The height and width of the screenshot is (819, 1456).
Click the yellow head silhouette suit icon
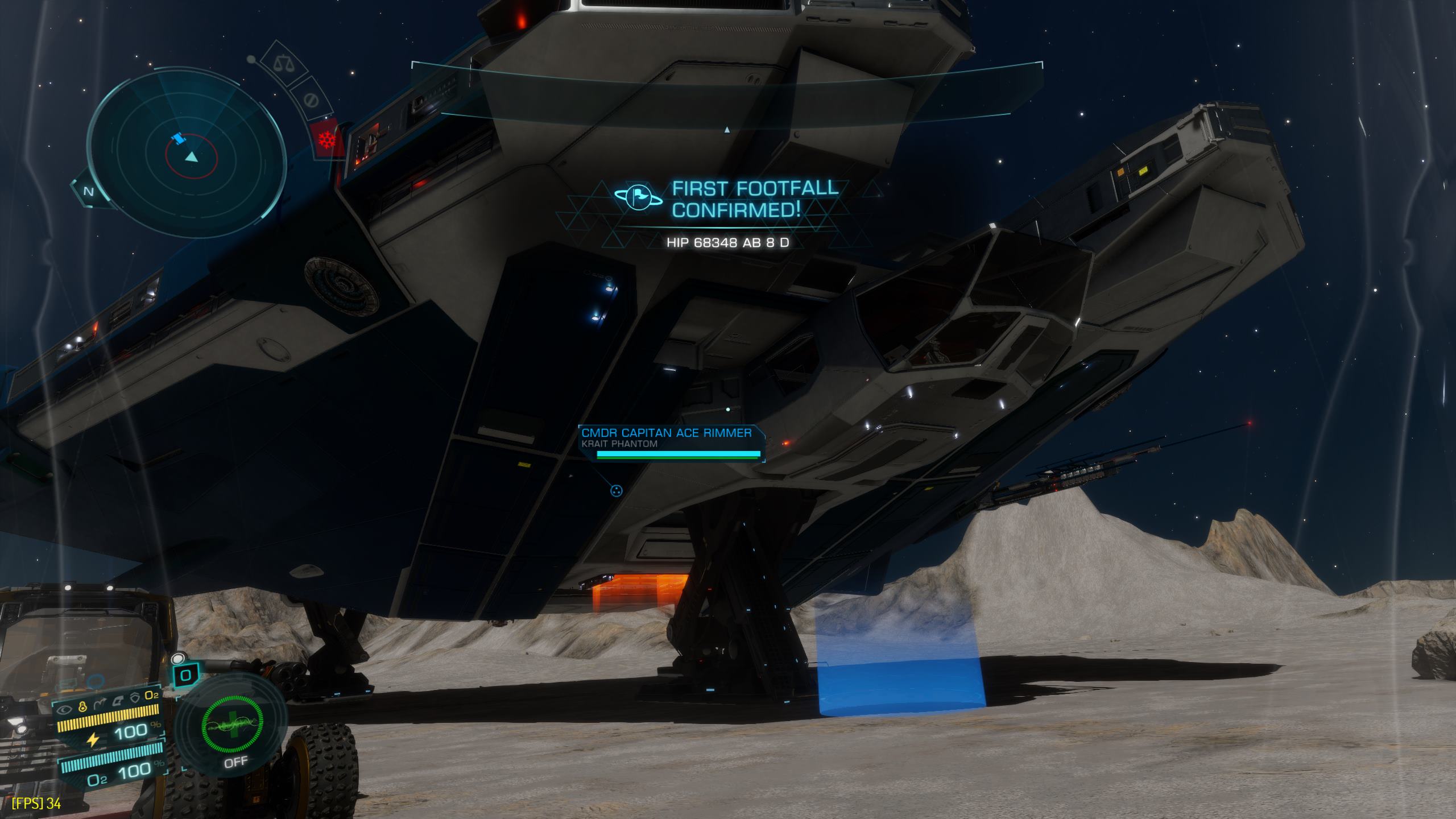point(83,706)
